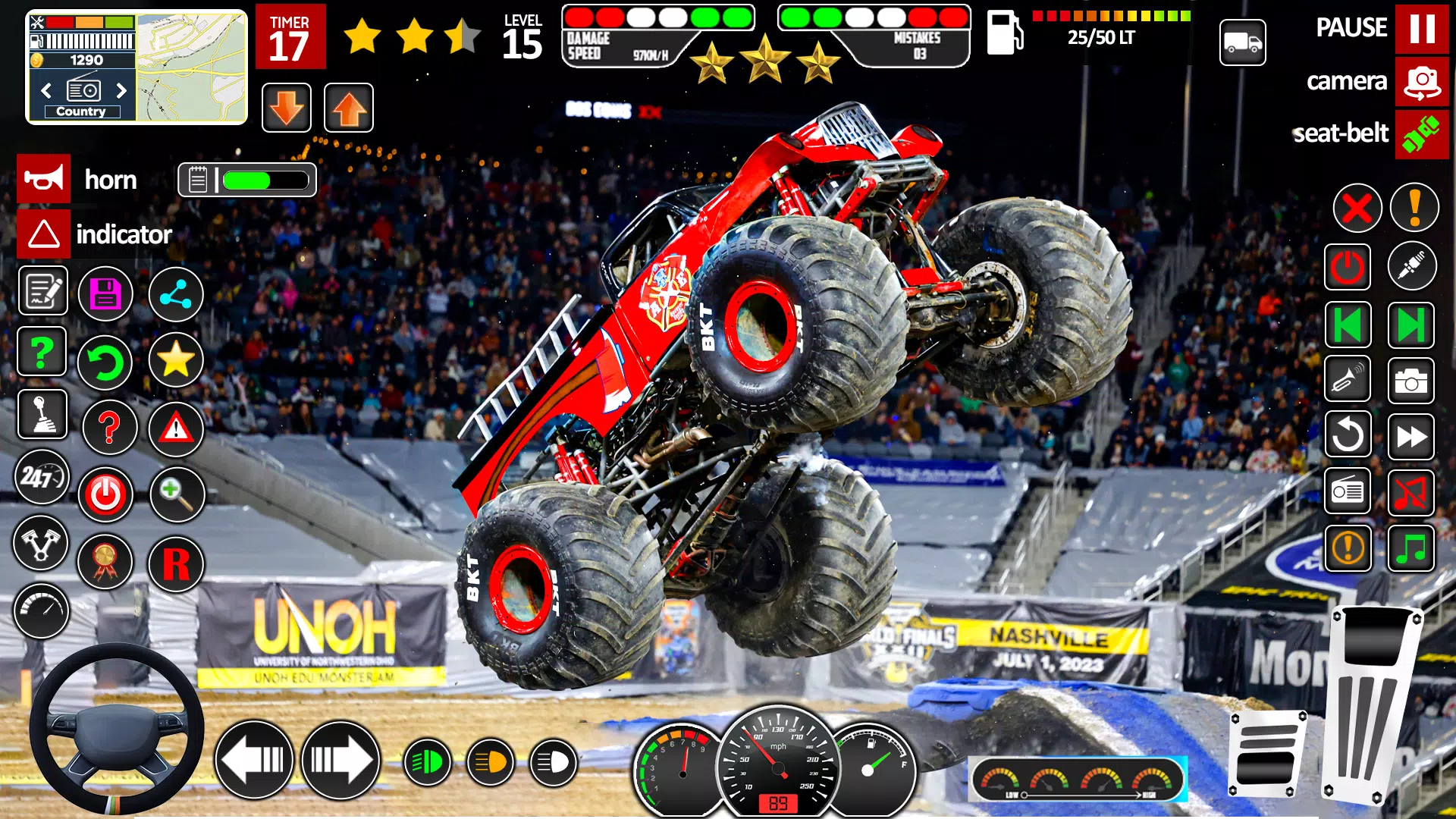Open the engine pistons icon
This screenshot has height=819, width=1456.
point(42,544)
